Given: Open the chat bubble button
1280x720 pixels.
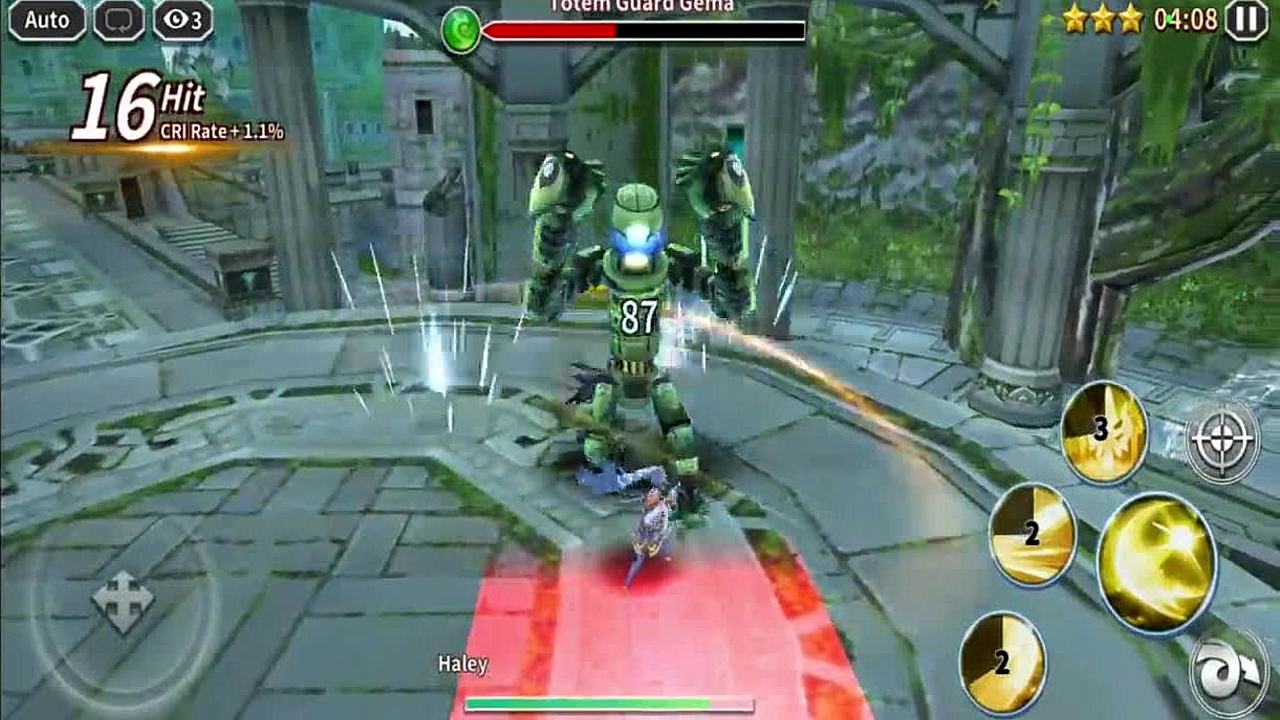Looking at the screenshot, I should pos(119,20).
